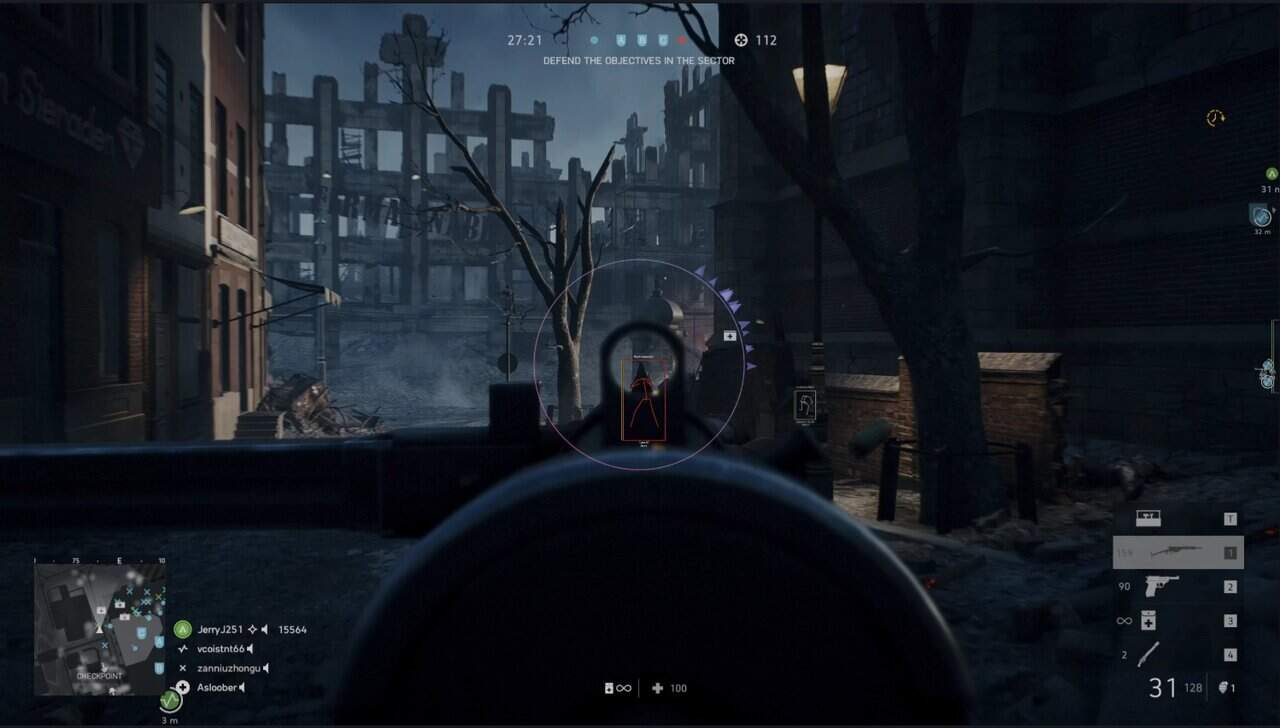This screenshot has width=1280, height=728.
Task: Click the red enemy sector dot
Action: [683, 41]
